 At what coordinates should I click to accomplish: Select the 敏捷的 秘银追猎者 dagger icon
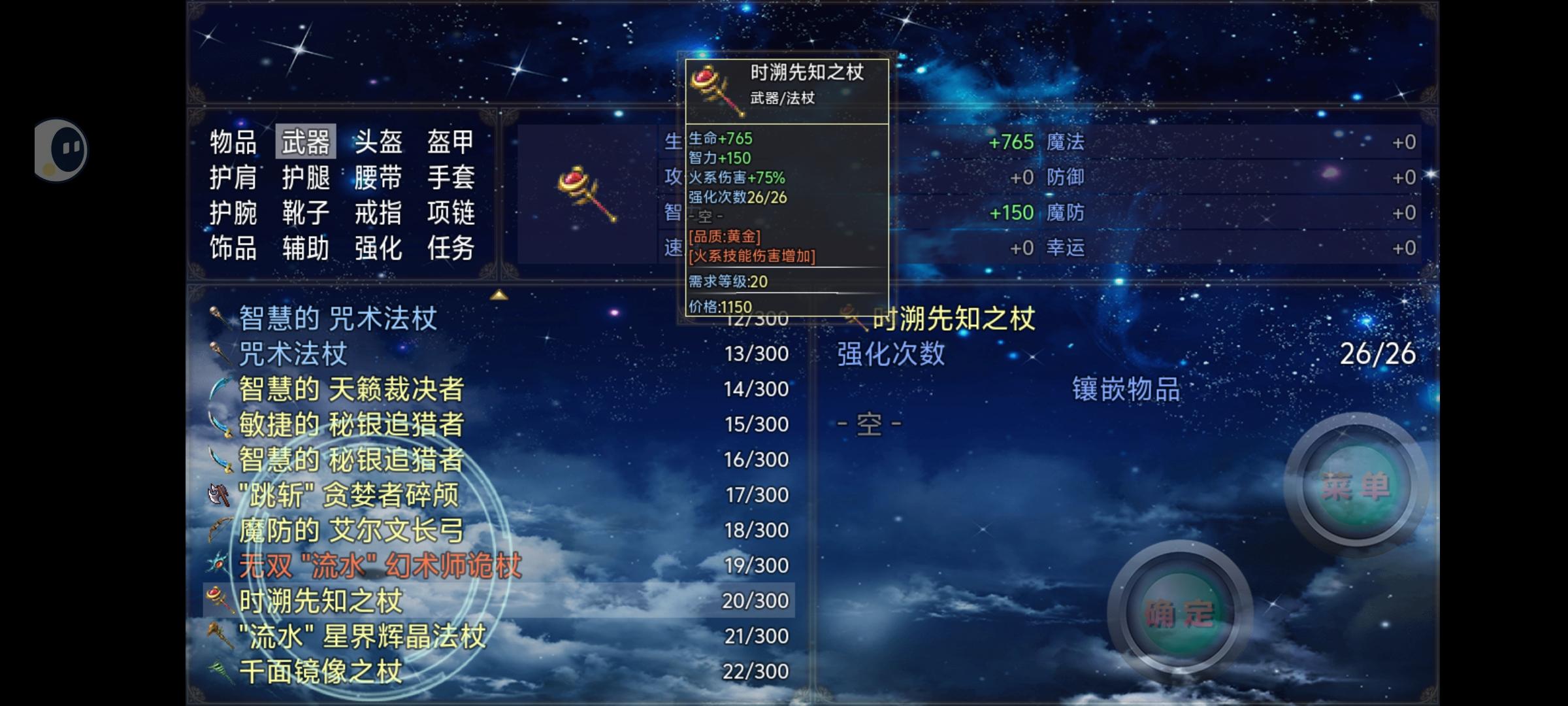click(x=219, y=425)
